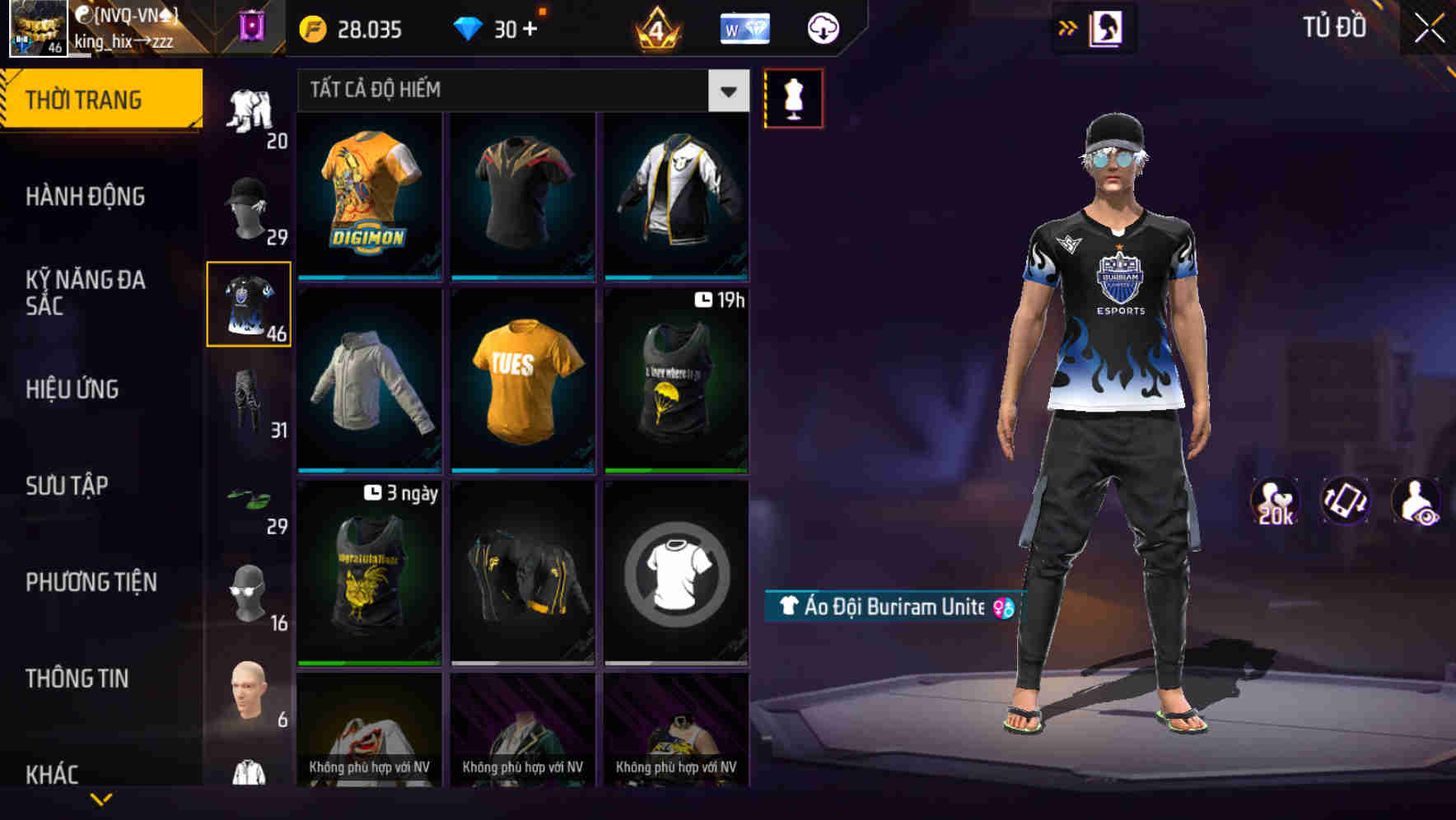Select the pants category icon marked 31

click(x=248, y=403)
